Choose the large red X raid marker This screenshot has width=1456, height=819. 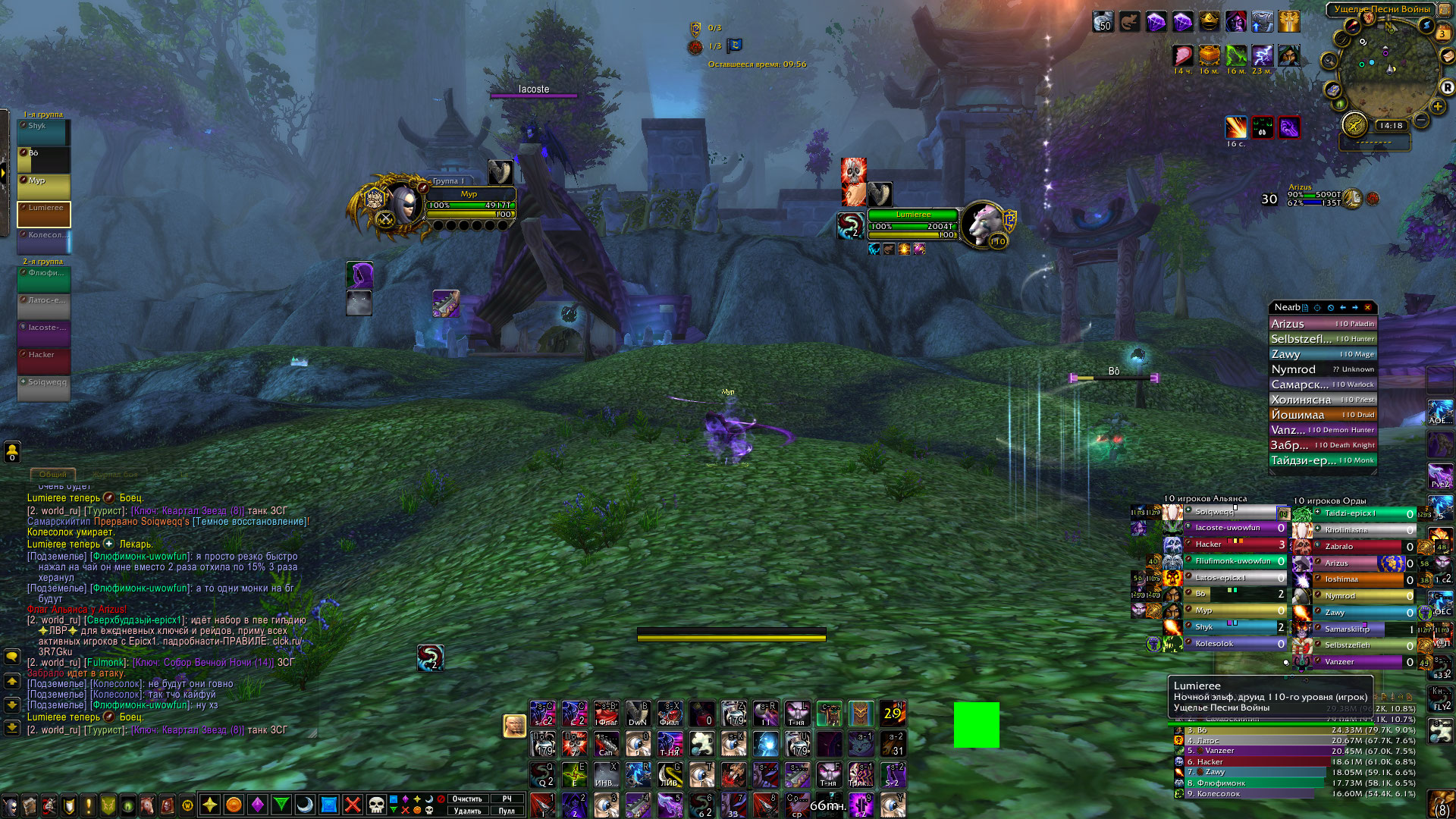pyautogui.click(x=353, y=805)
